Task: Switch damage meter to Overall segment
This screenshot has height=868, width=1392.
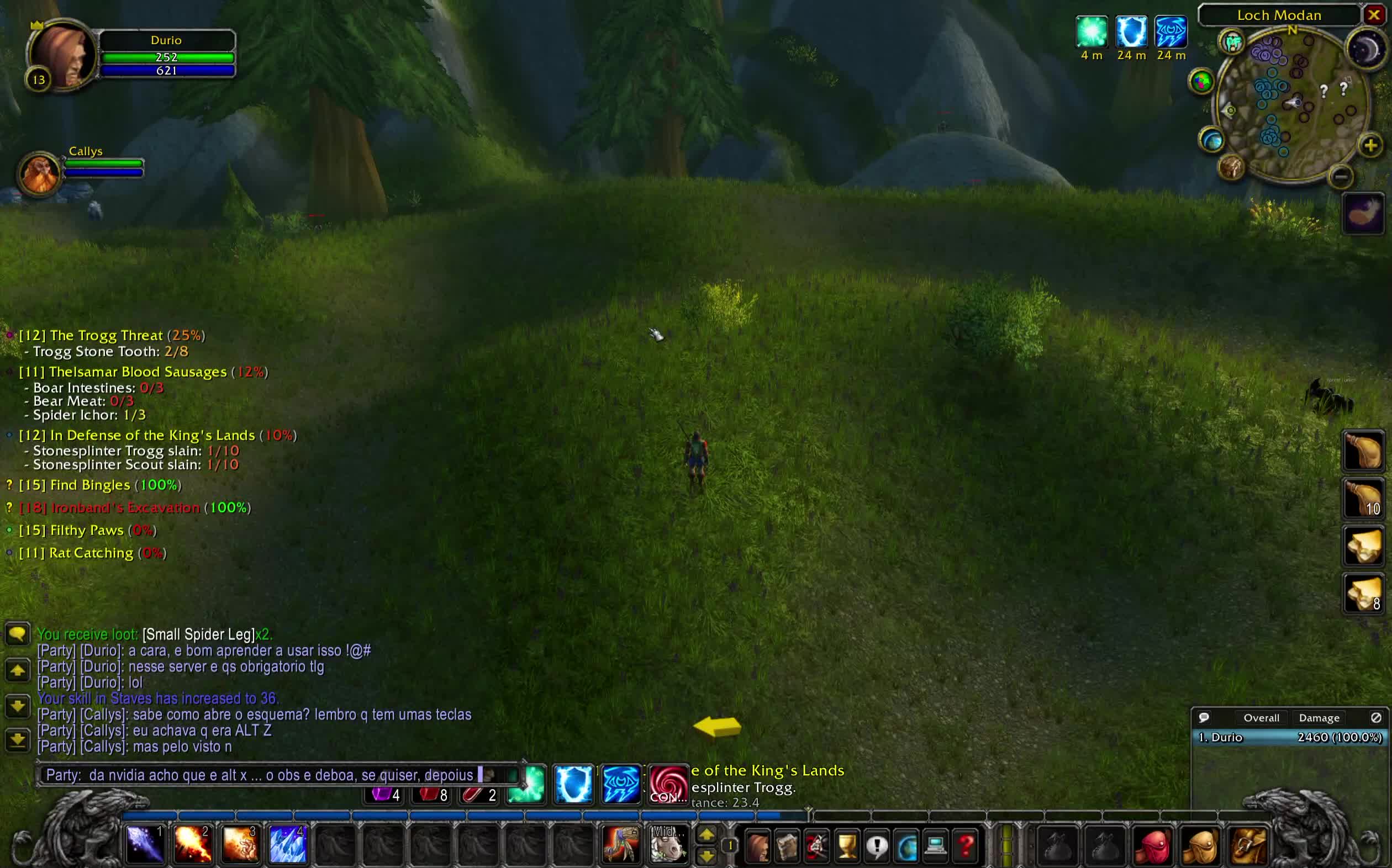Action: pos(1261,718)
